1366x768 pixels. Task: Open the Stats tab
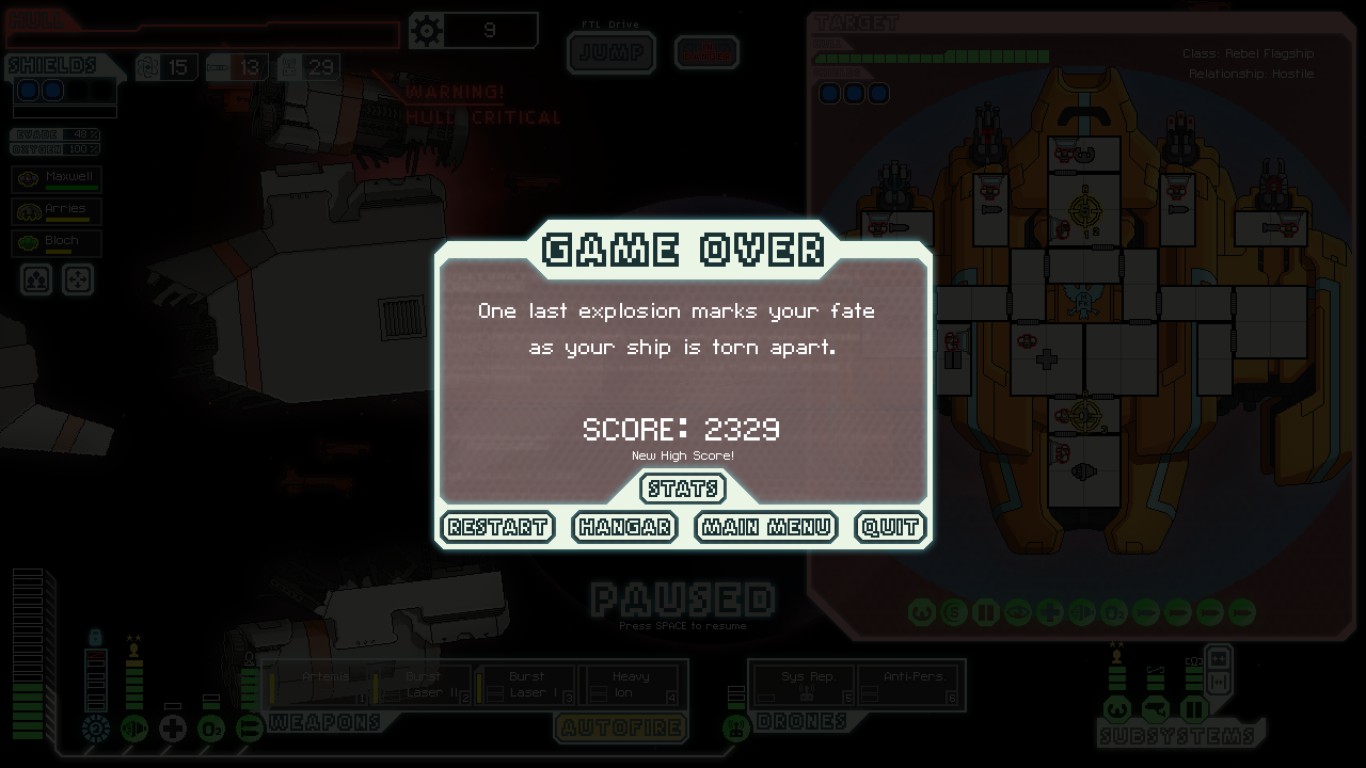point(683,489)
